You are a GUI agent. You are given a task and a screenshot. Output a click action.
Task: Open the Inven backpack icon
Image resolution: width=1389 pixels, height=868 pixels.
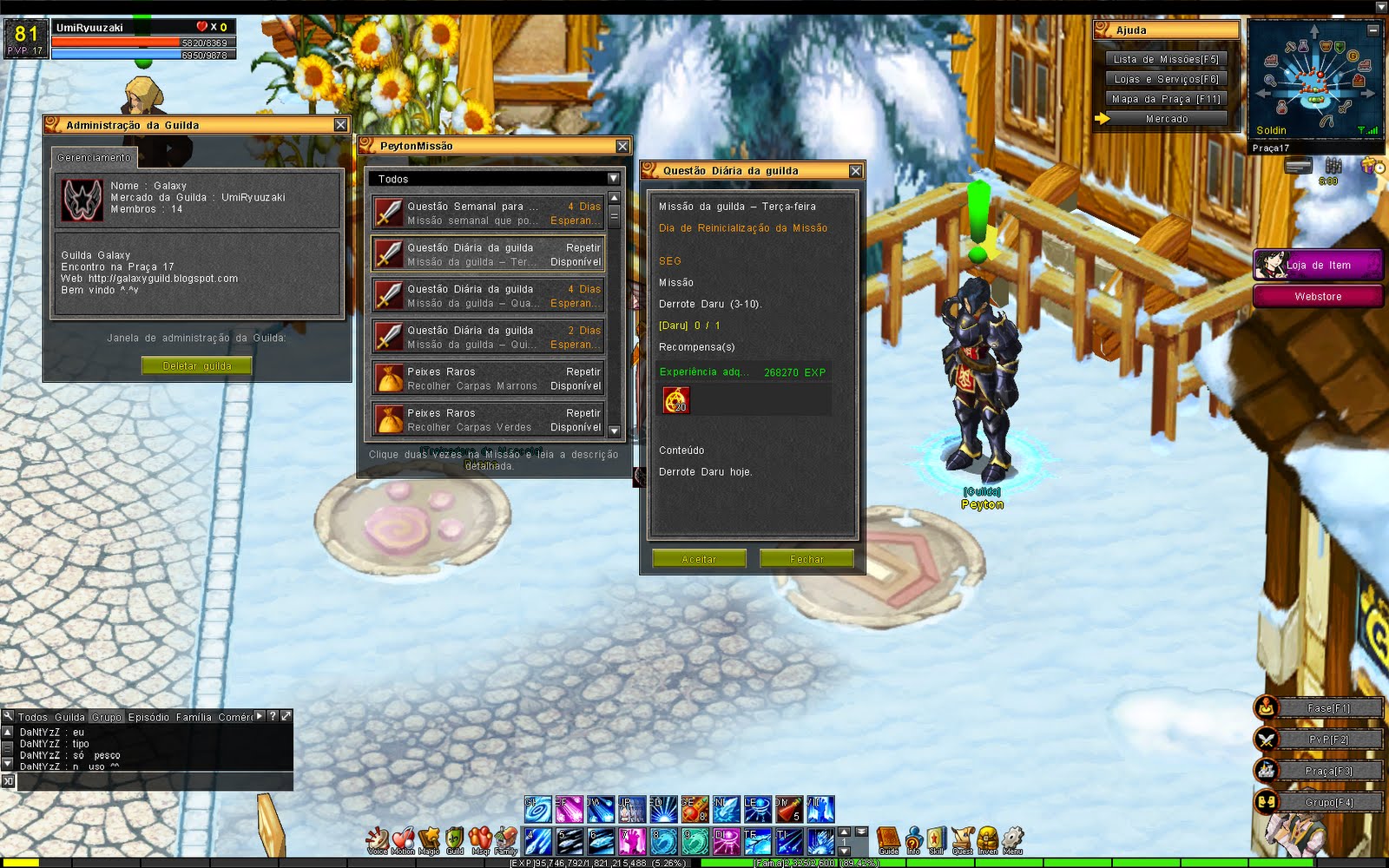pyautogui.click(x=987, y=835)
